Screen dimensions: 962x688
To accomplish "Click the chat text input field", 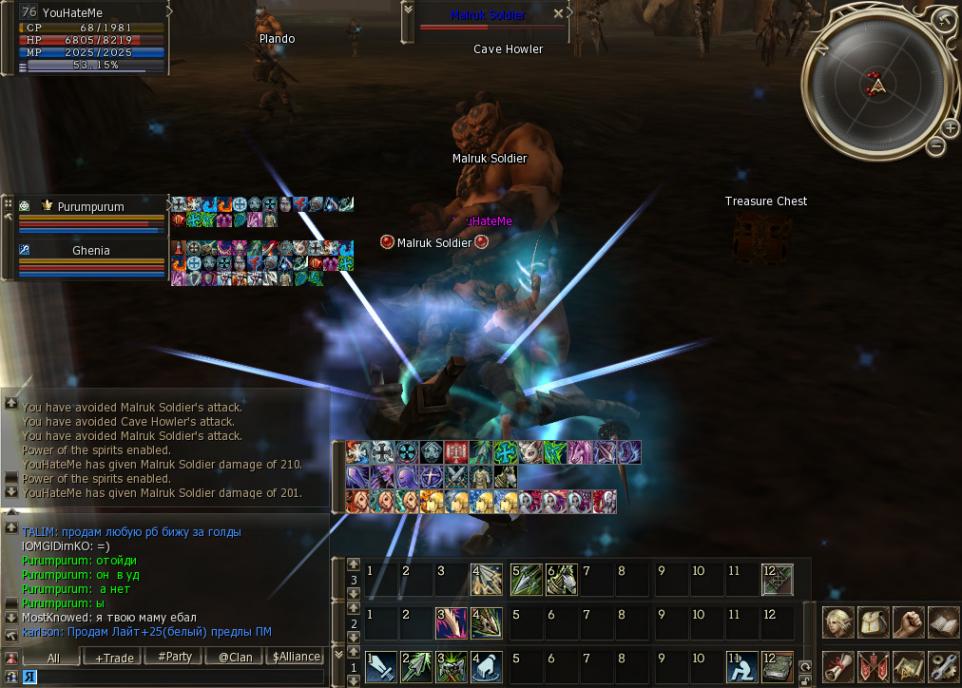I will [x=180, y=677].
